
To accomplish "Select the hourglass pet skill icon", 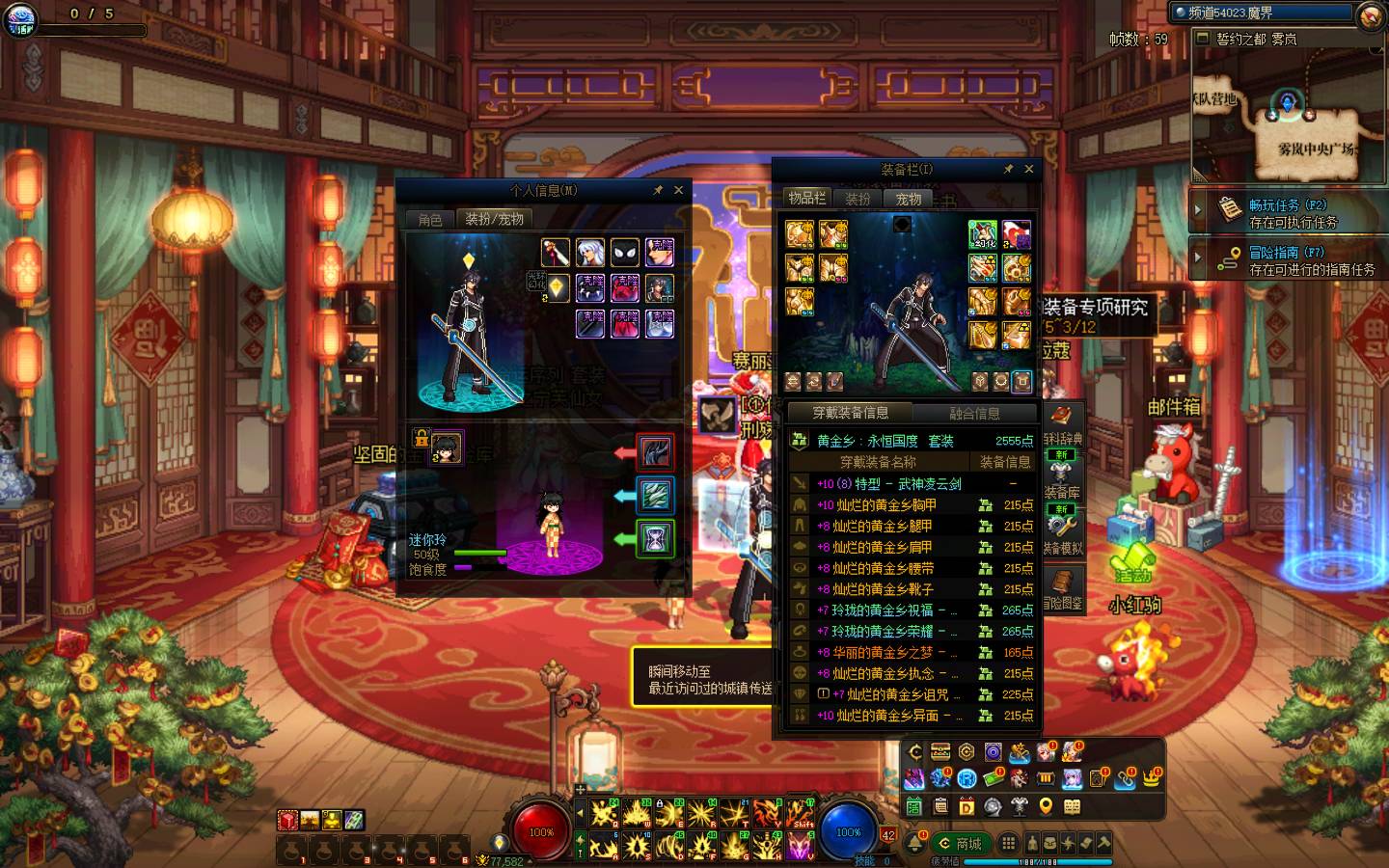I will [655, 538].
